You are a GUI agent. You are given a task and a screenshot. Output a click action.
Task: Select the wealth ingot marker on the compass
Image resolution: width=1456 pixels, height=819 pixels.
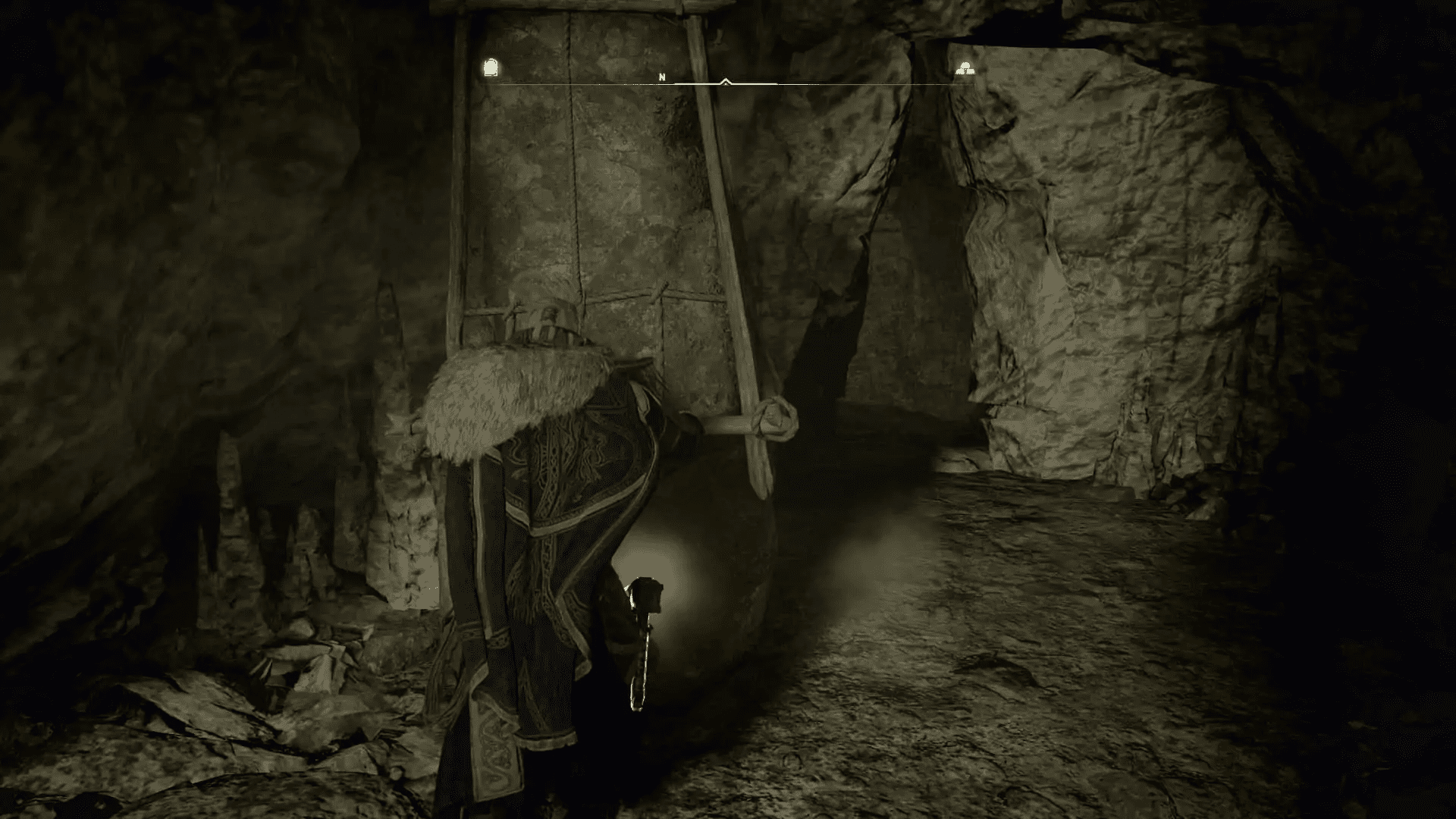click(x=965, y=69)
